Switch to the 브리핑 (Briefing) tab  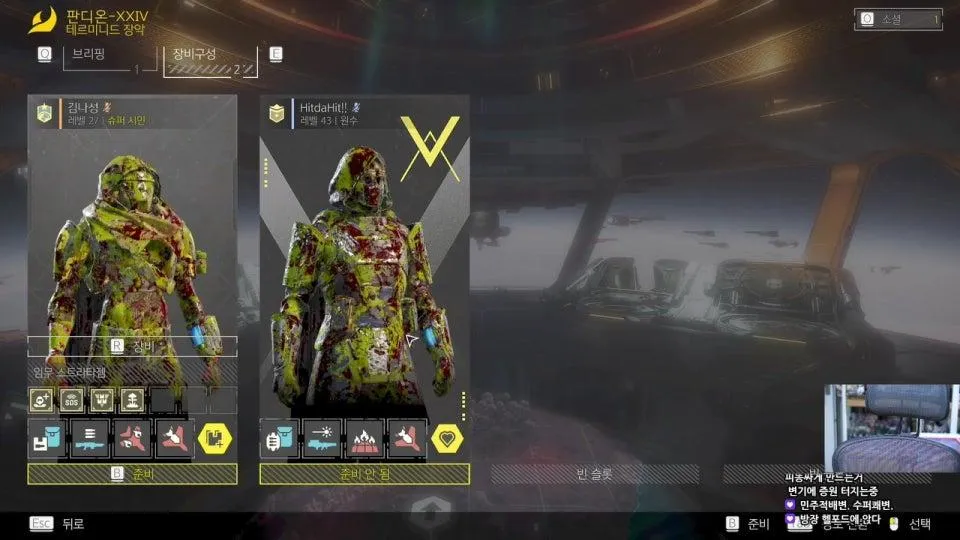point(102,60)
